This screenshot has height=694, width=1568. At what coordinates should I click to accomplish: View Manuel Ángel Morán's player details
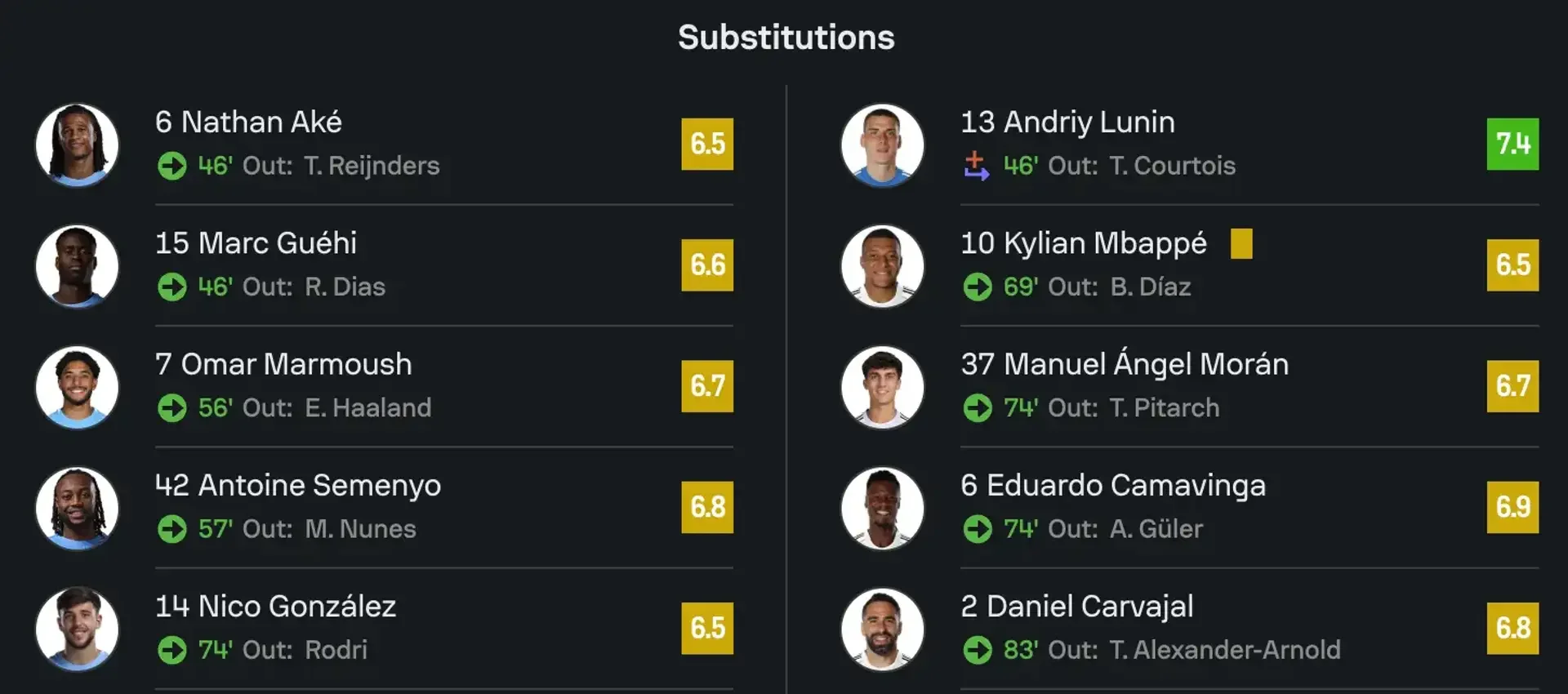coord(1125,364)
